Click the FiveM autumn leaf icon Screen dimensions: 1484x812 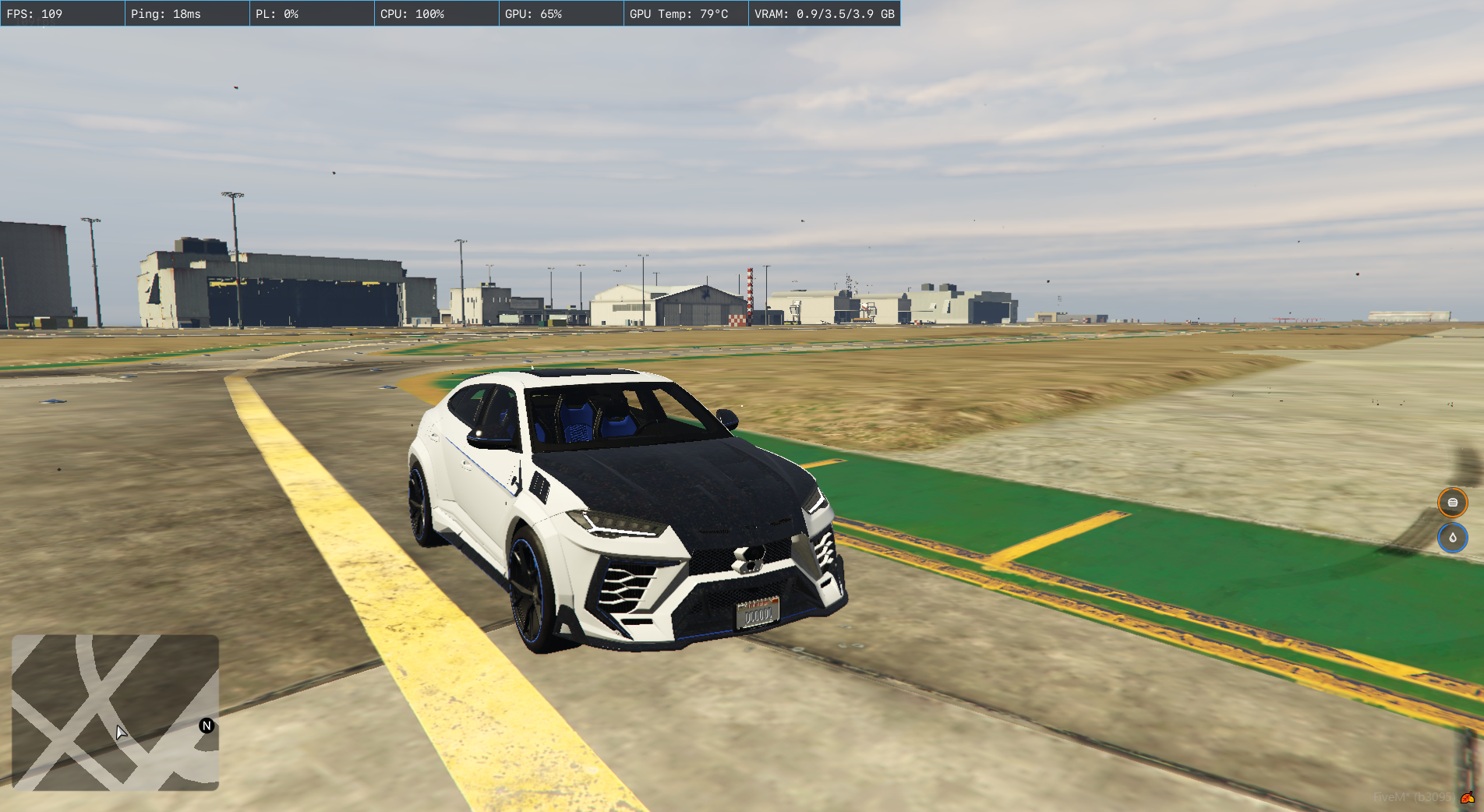pyautogui.click(x=1467, y=797)
